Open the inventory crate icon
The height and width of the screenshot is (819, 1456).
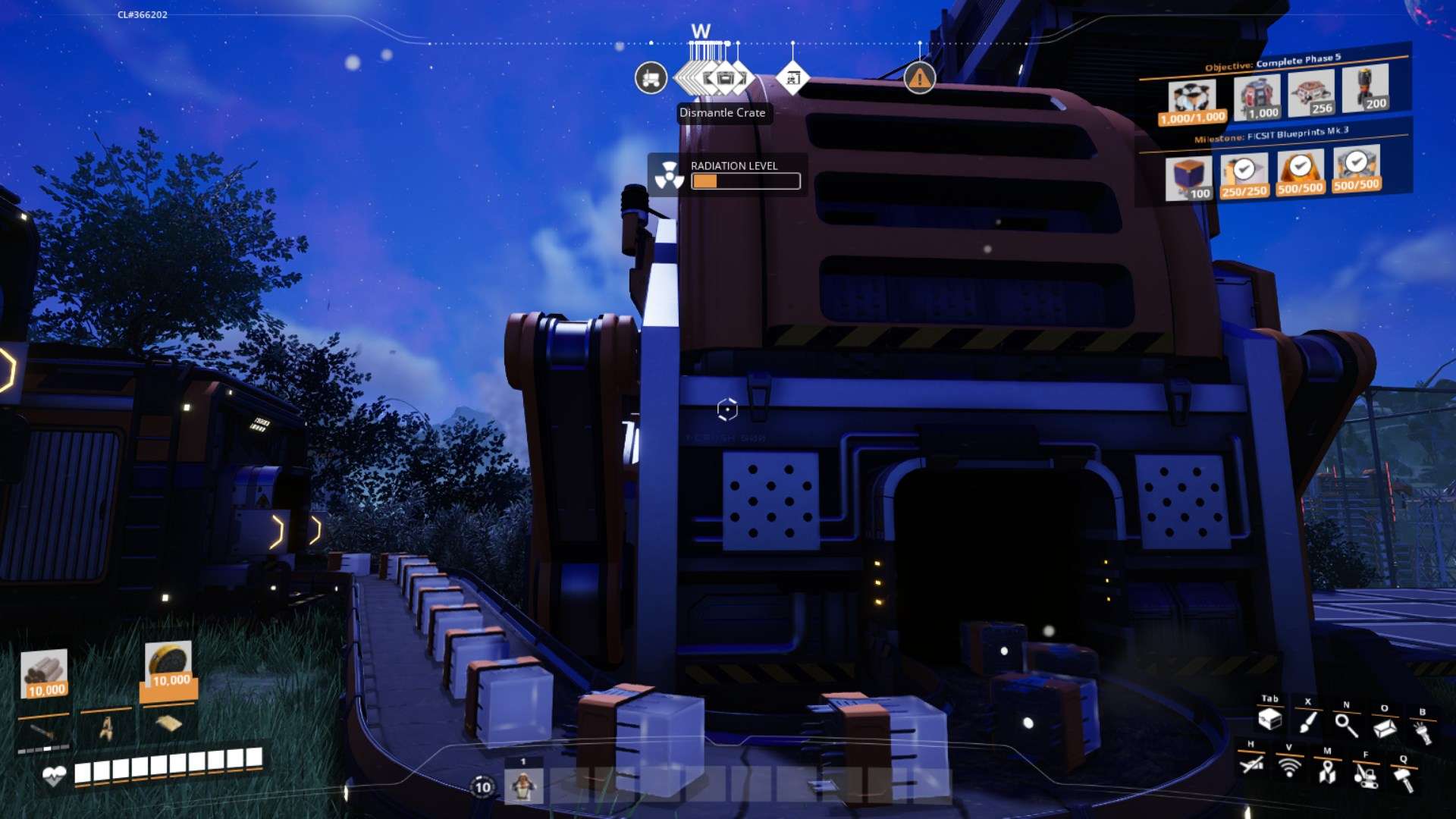tap(1269, 719)
